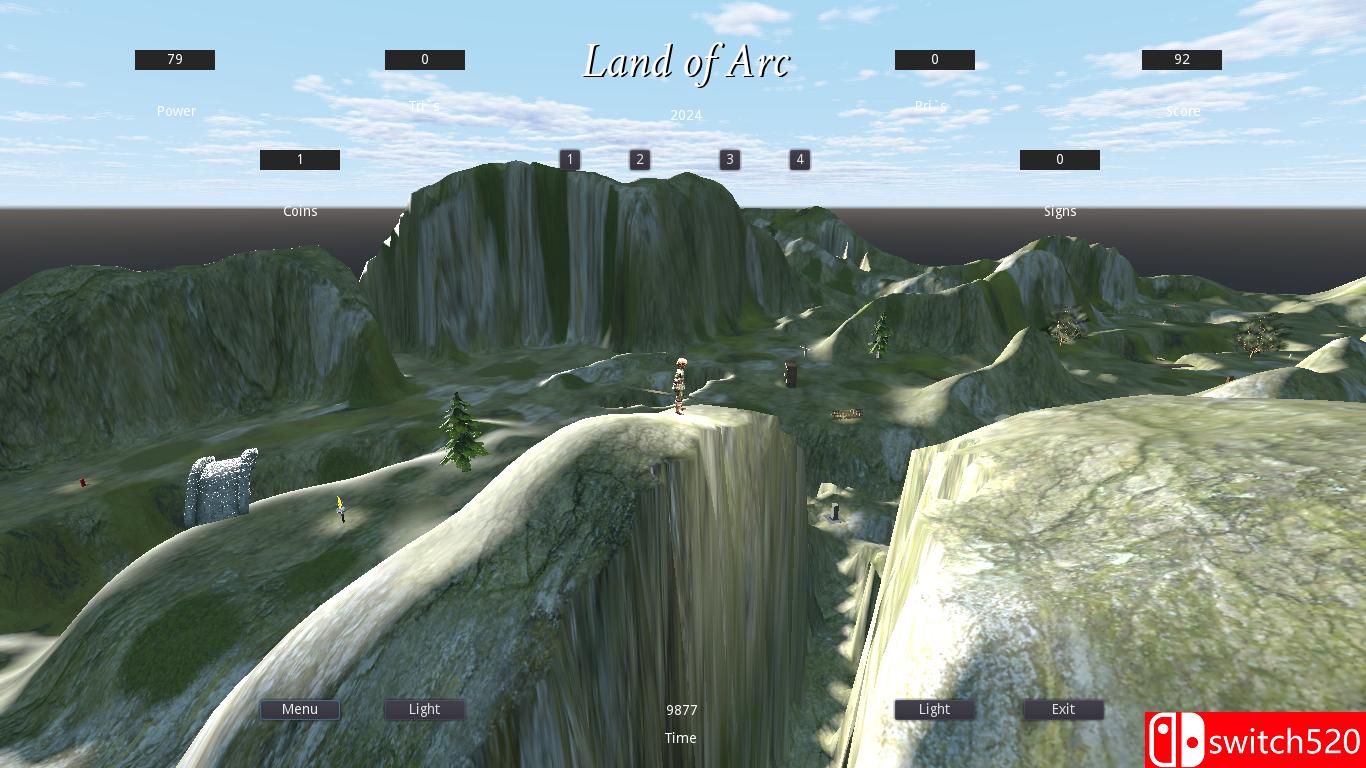Click the Coins counter showing 1
This screenshot has height=768, width=1366.
(299, 159)
